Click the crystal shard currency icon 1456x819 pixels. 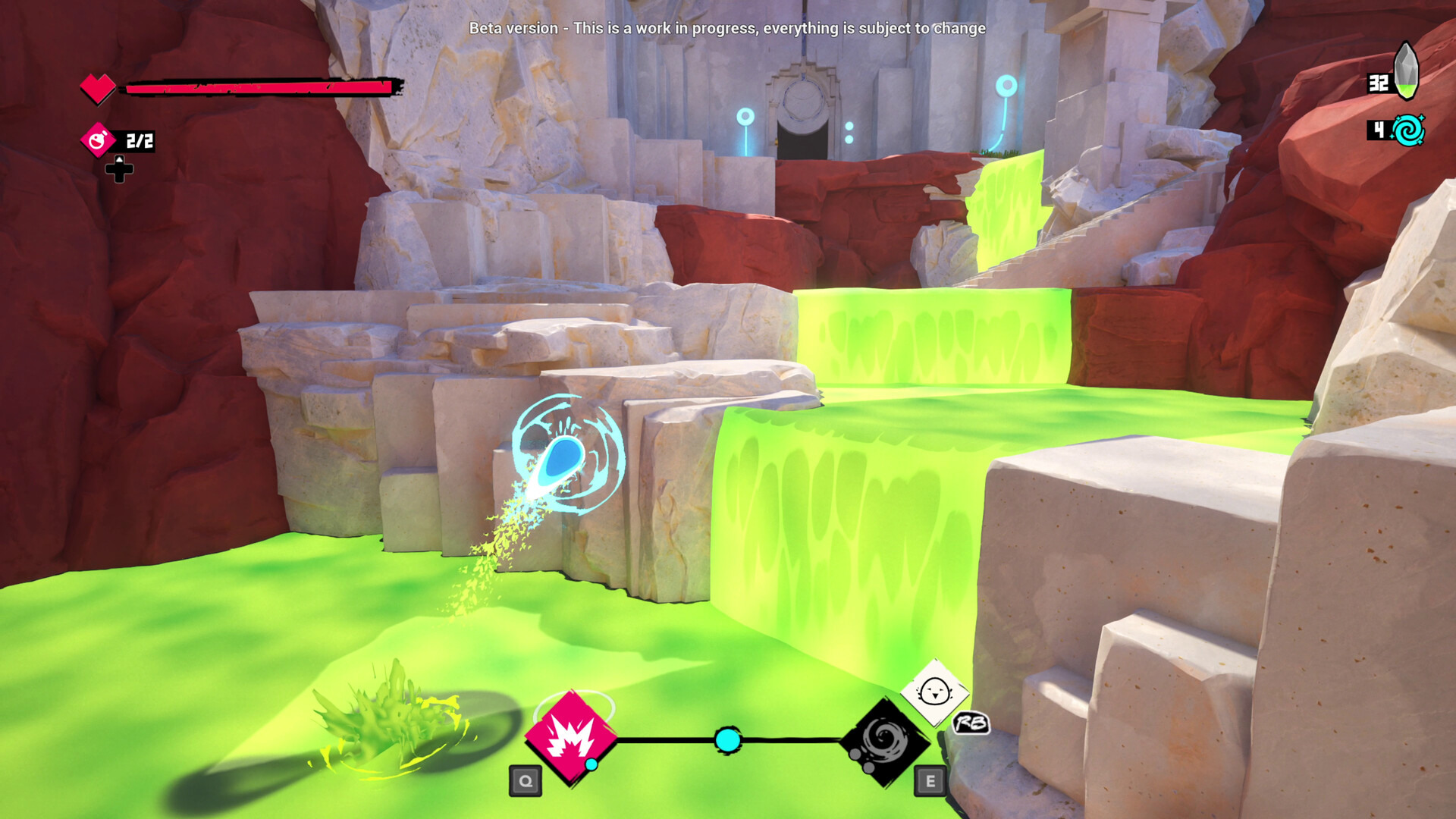(1406, 71)
